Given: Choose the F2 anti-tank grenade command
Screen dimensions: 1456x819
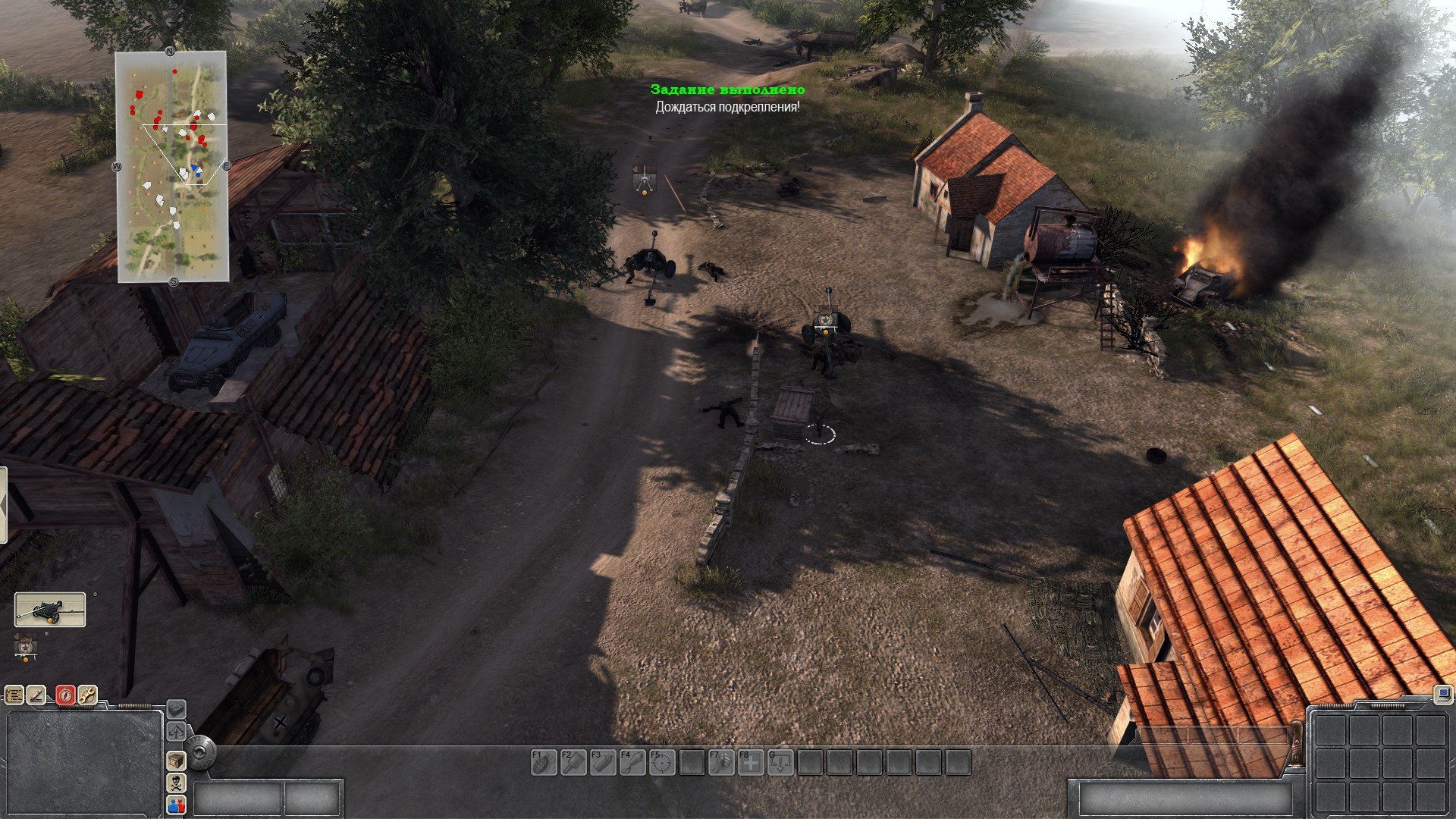Looking at the screenshot, I should tap(573, 762).
